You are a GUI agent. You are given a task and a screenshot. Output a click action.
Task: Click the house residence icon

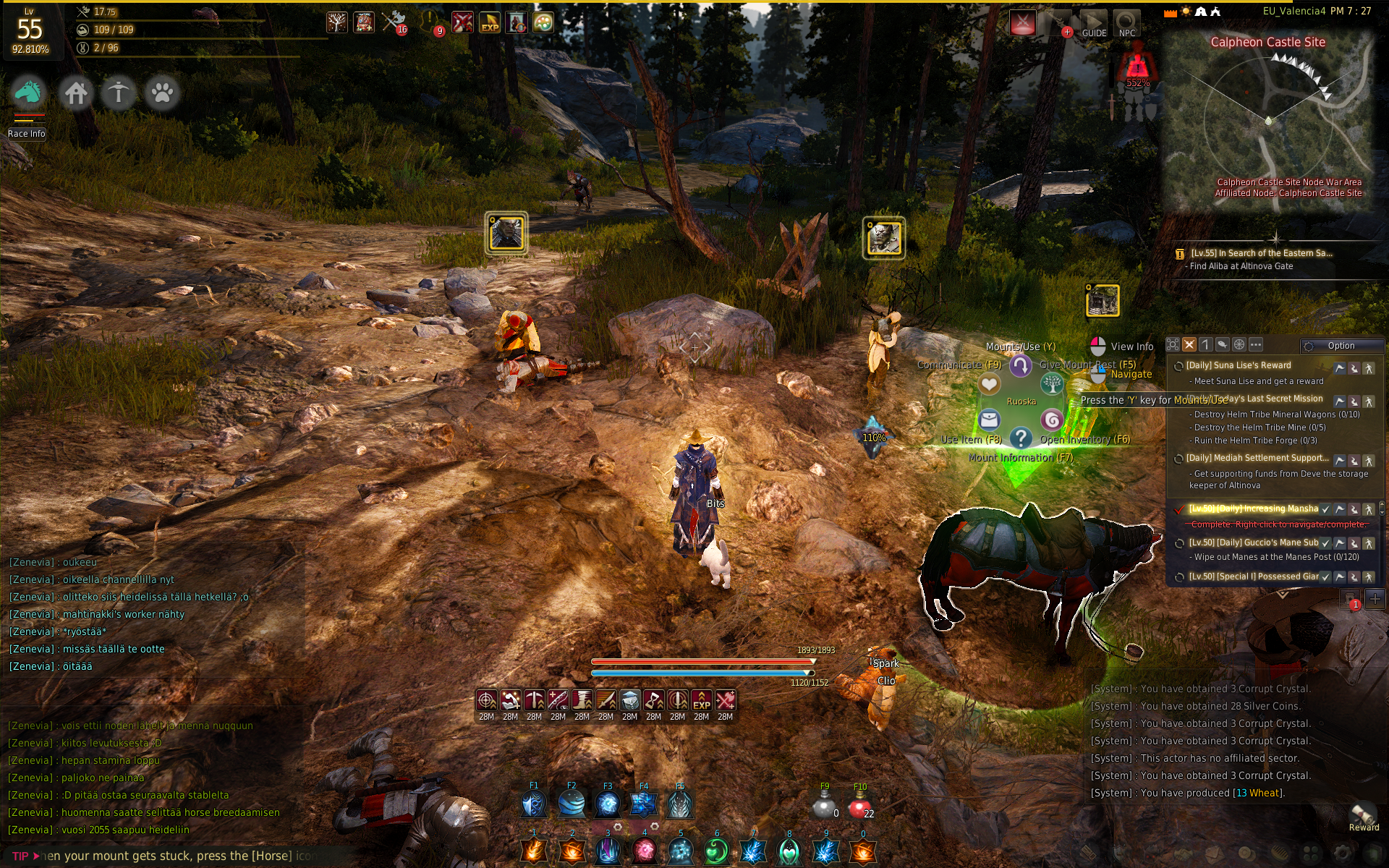click(x=76, y=93)
